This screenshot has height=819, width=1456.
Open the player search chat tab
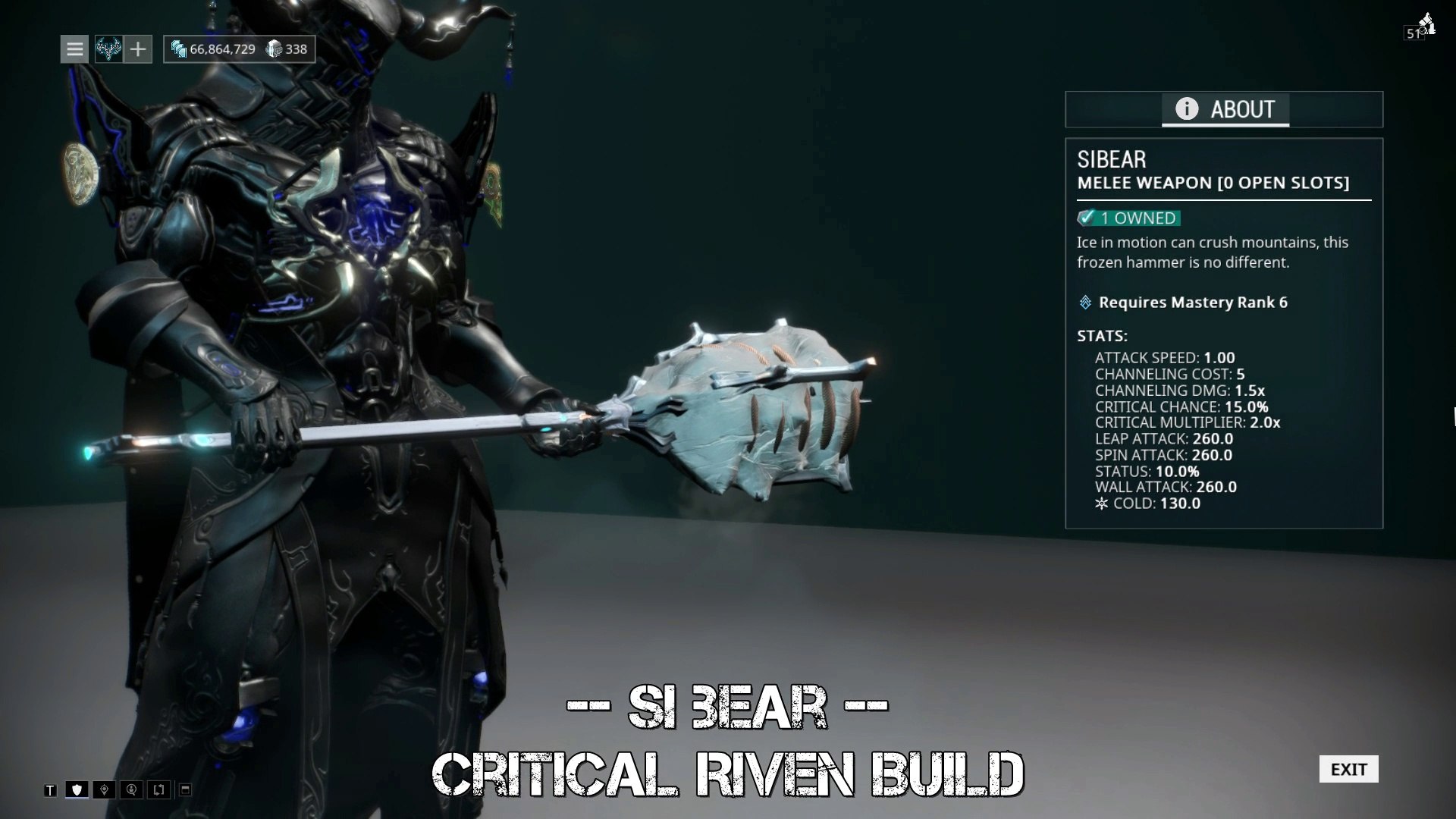[131, 790]
